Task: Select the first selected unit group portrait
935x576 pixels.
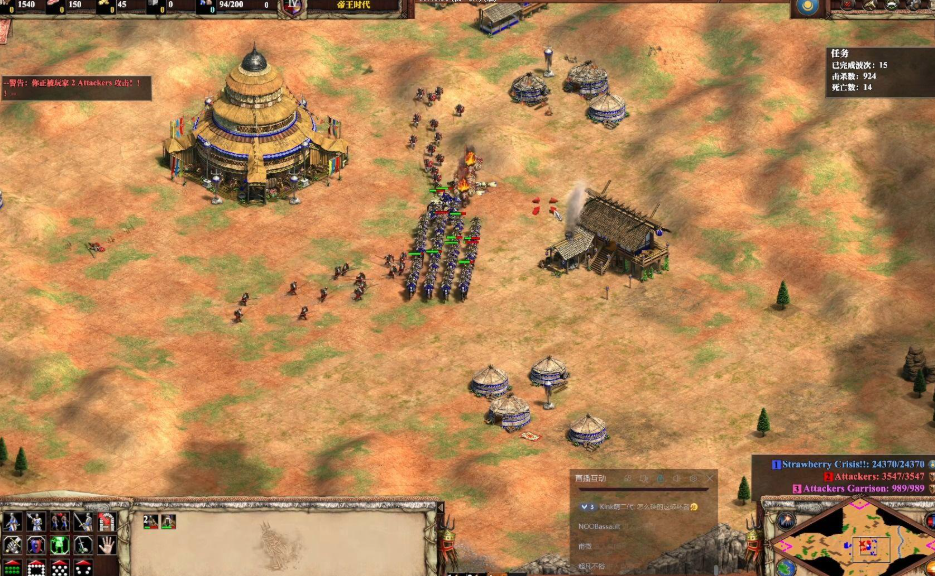Action: pyautogui.click(x=150, y=521)
